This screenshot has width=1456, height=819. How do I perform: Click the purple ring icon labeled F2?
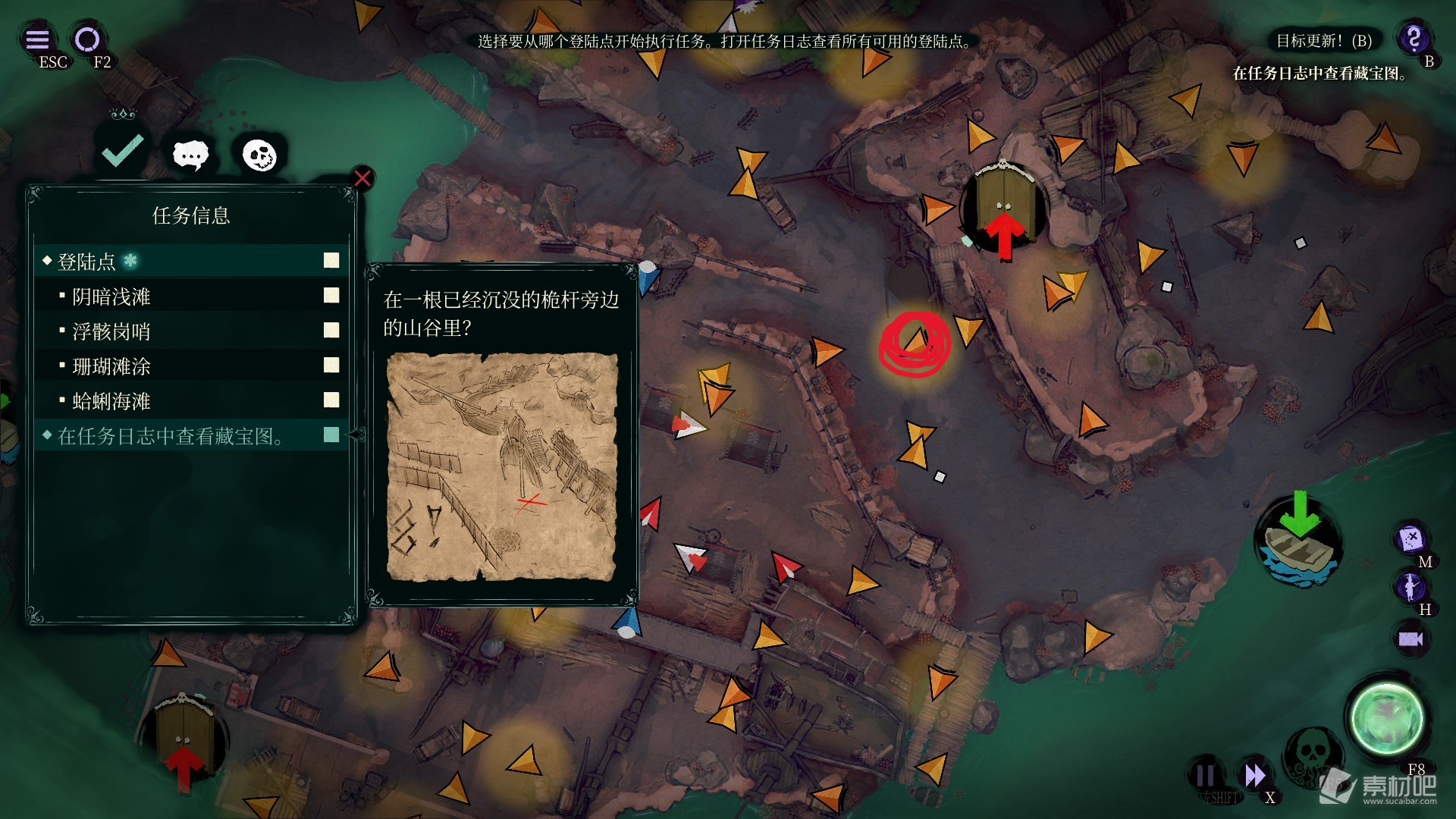tap(87, 39)
